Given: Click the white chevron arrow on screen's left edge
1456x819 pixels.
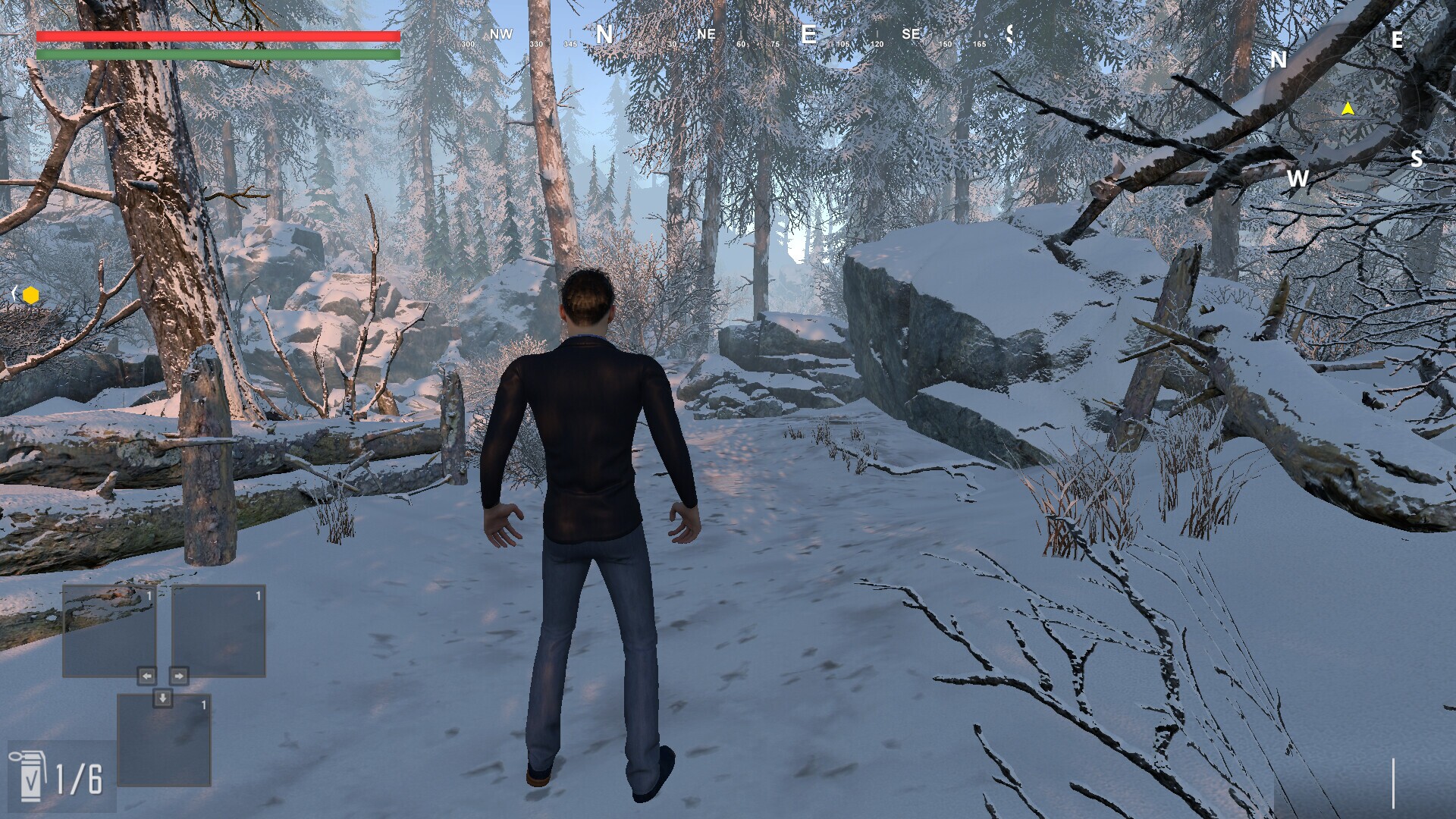Looking at the screenshot, I should pyautogui.click(x=13, y=294).
